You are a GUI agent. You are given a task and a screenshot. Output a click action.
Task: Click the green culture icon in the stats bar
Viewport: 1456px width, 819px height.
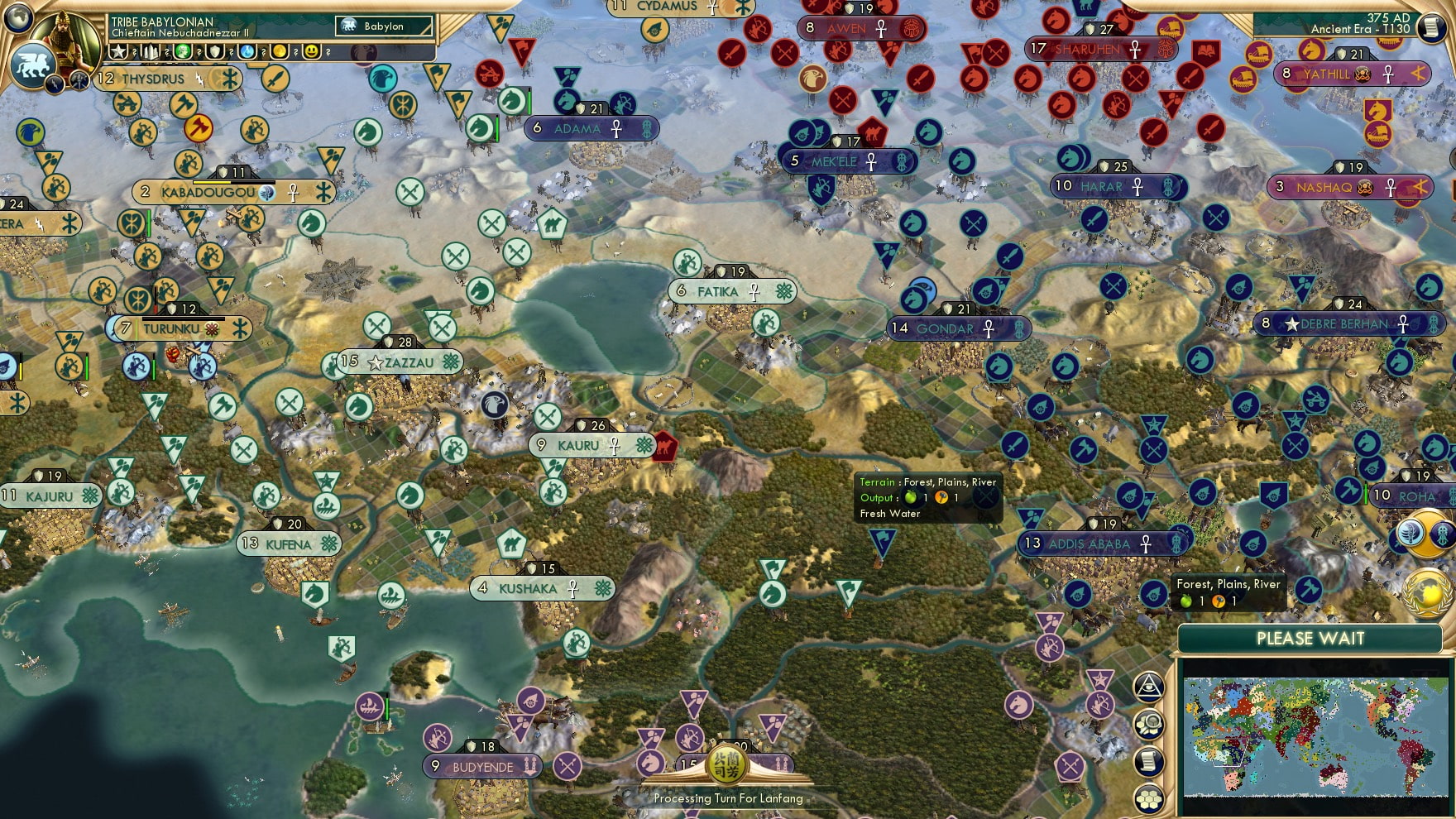tap(181, 51)
